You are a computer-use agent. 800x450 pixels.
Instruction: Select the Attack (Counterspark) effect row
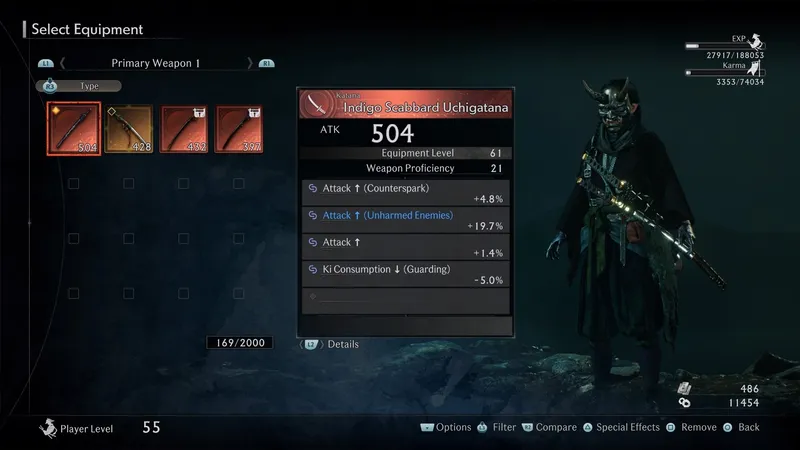(405, 192)
